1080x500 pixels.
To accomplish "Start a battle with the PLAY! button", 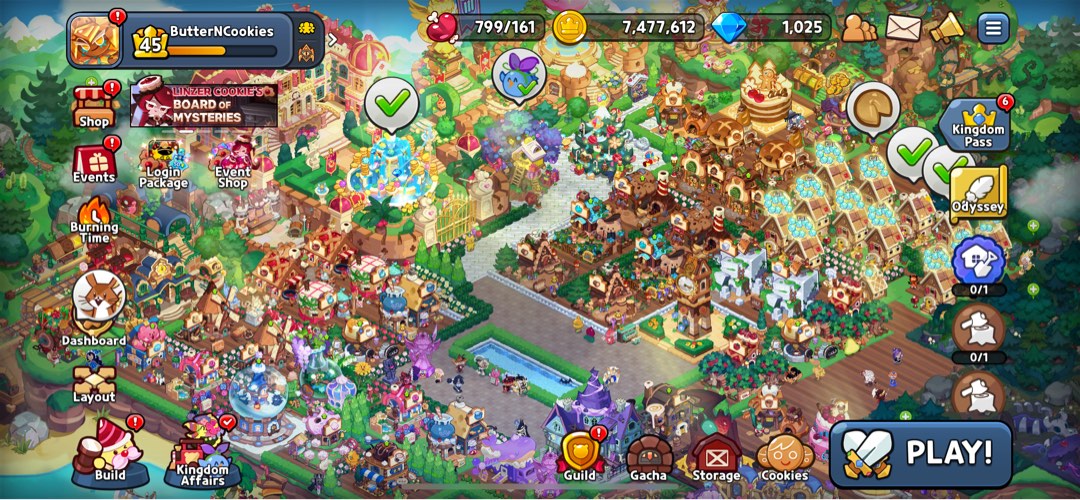I will click(x=920, y=453).
